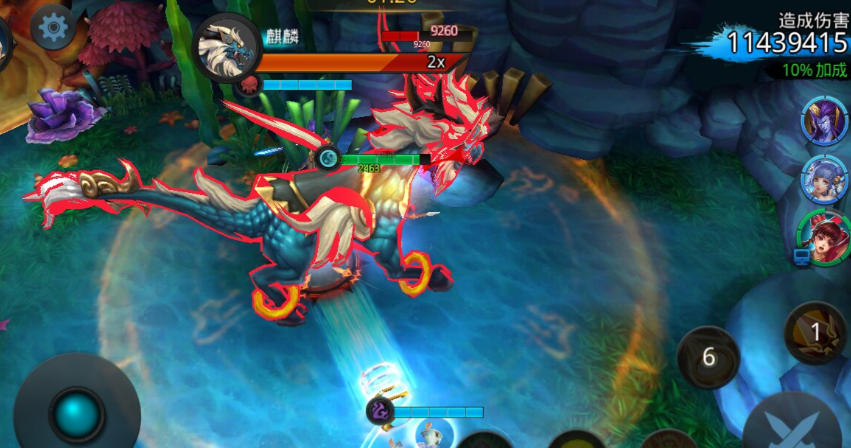Activate the skill showing cooldown 1
Screen dimensions: 851x448
tap(815, 332)
